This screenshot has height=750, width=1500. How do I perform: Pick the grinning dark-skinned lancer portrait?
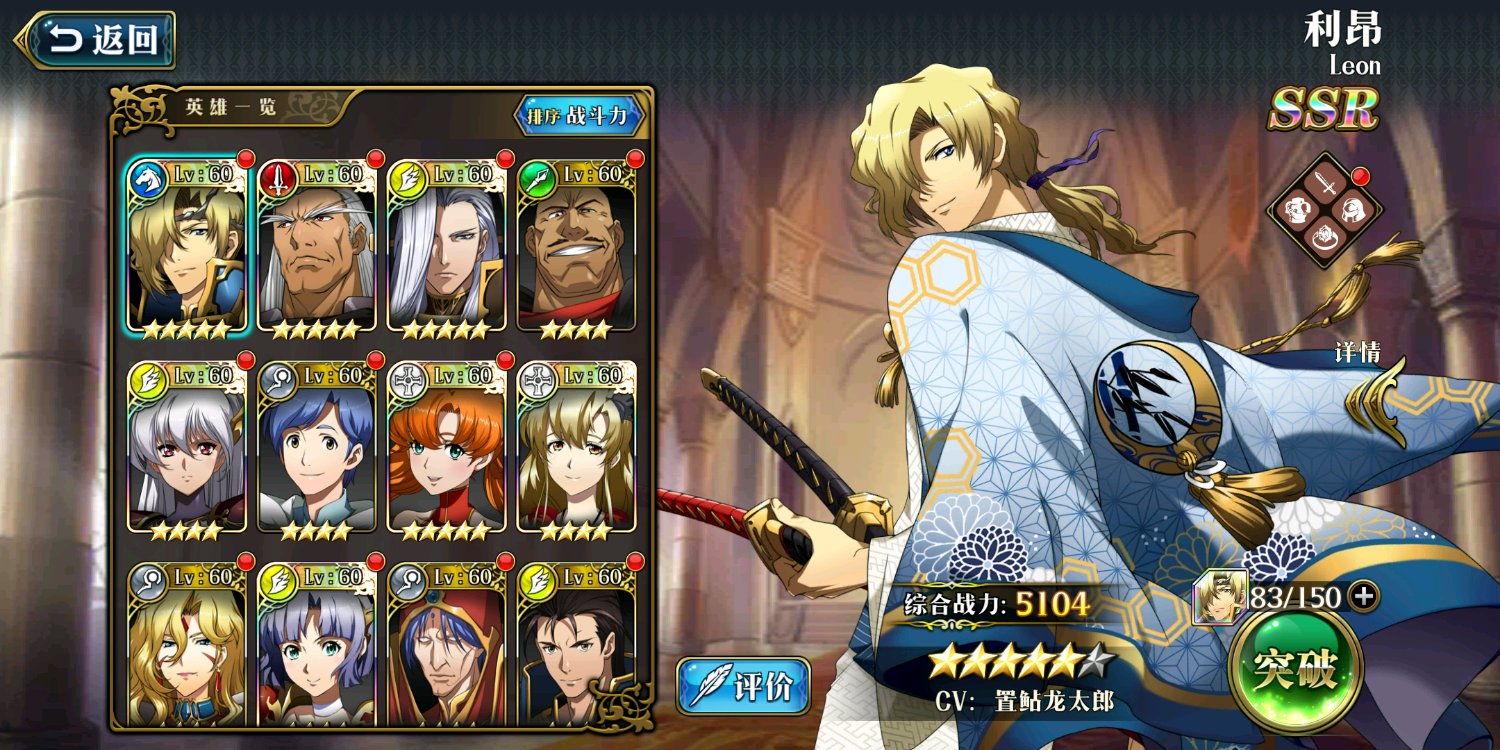pos(577,247)
